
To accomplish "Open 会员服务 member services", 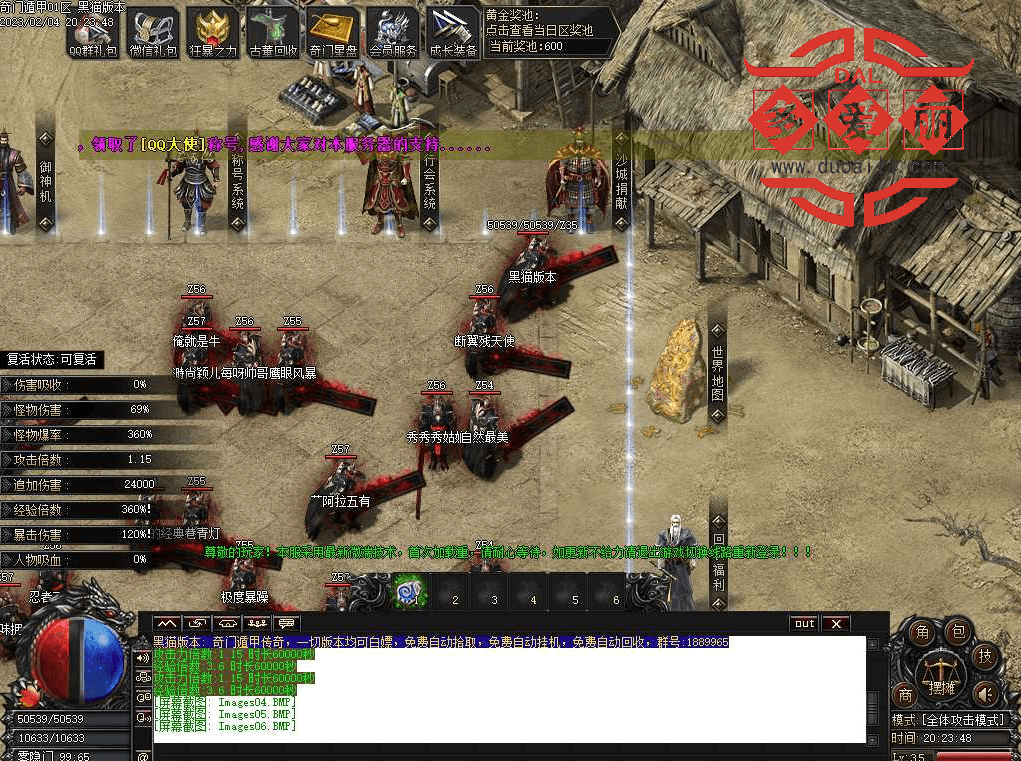I will 393,34.
